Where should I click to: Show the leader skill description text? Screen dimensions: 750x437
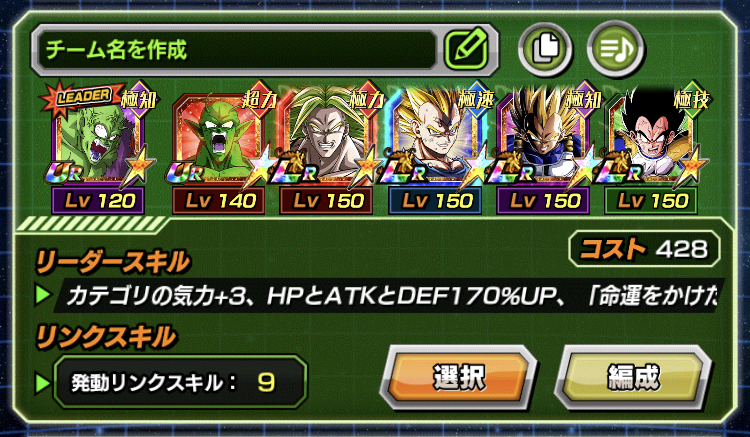(x=390, y=296)
